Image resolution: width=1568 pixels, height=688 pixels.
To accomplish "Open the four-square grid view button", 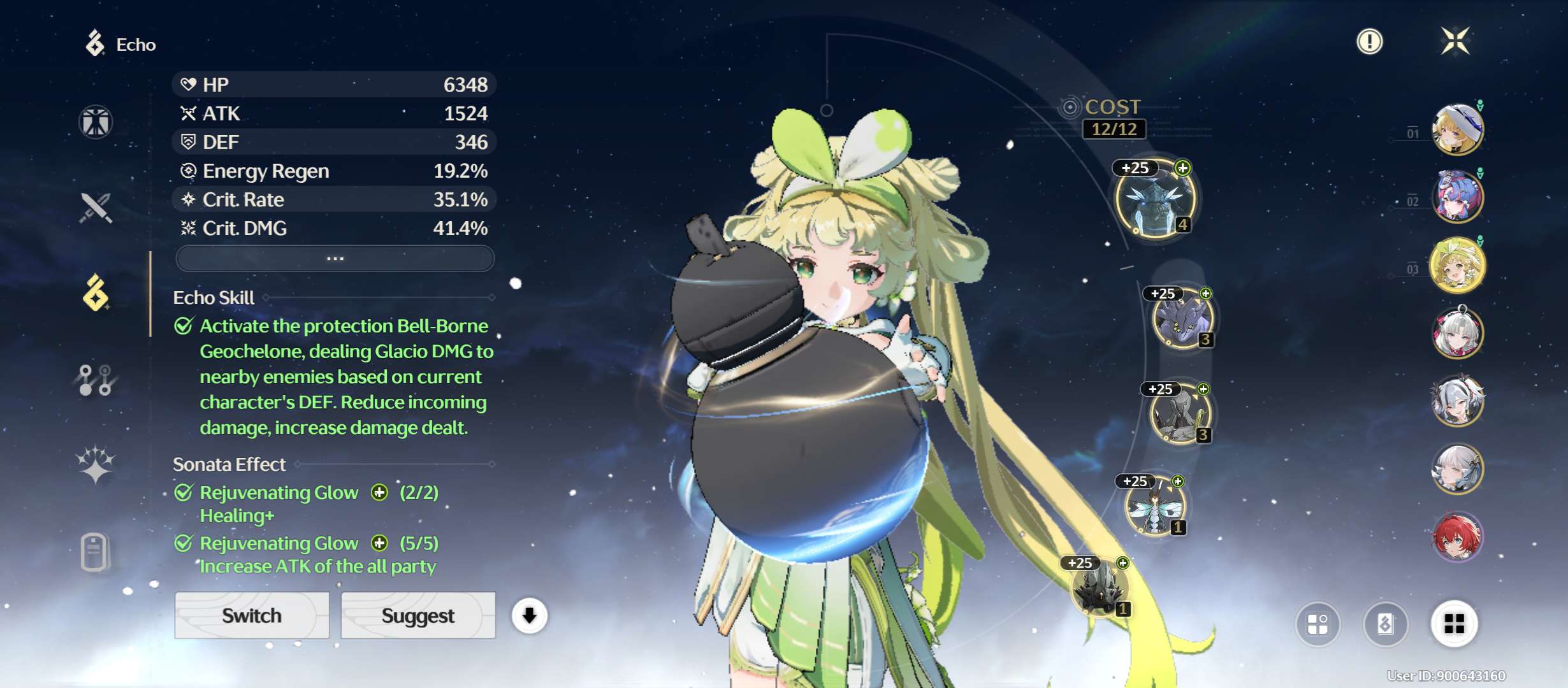I will tap(1454, 624).
